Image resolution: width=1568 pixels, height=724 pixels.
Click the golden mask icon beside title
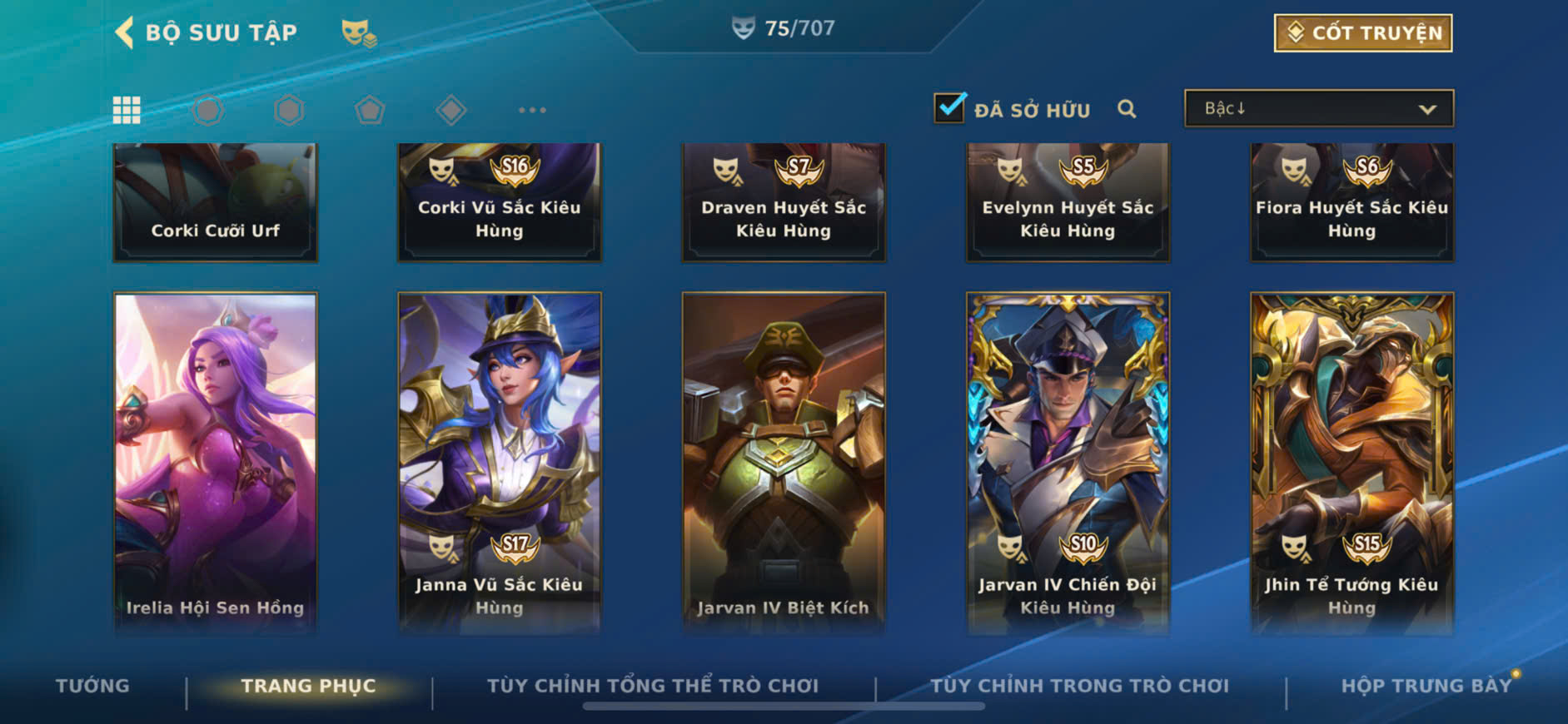pos(359,33)
